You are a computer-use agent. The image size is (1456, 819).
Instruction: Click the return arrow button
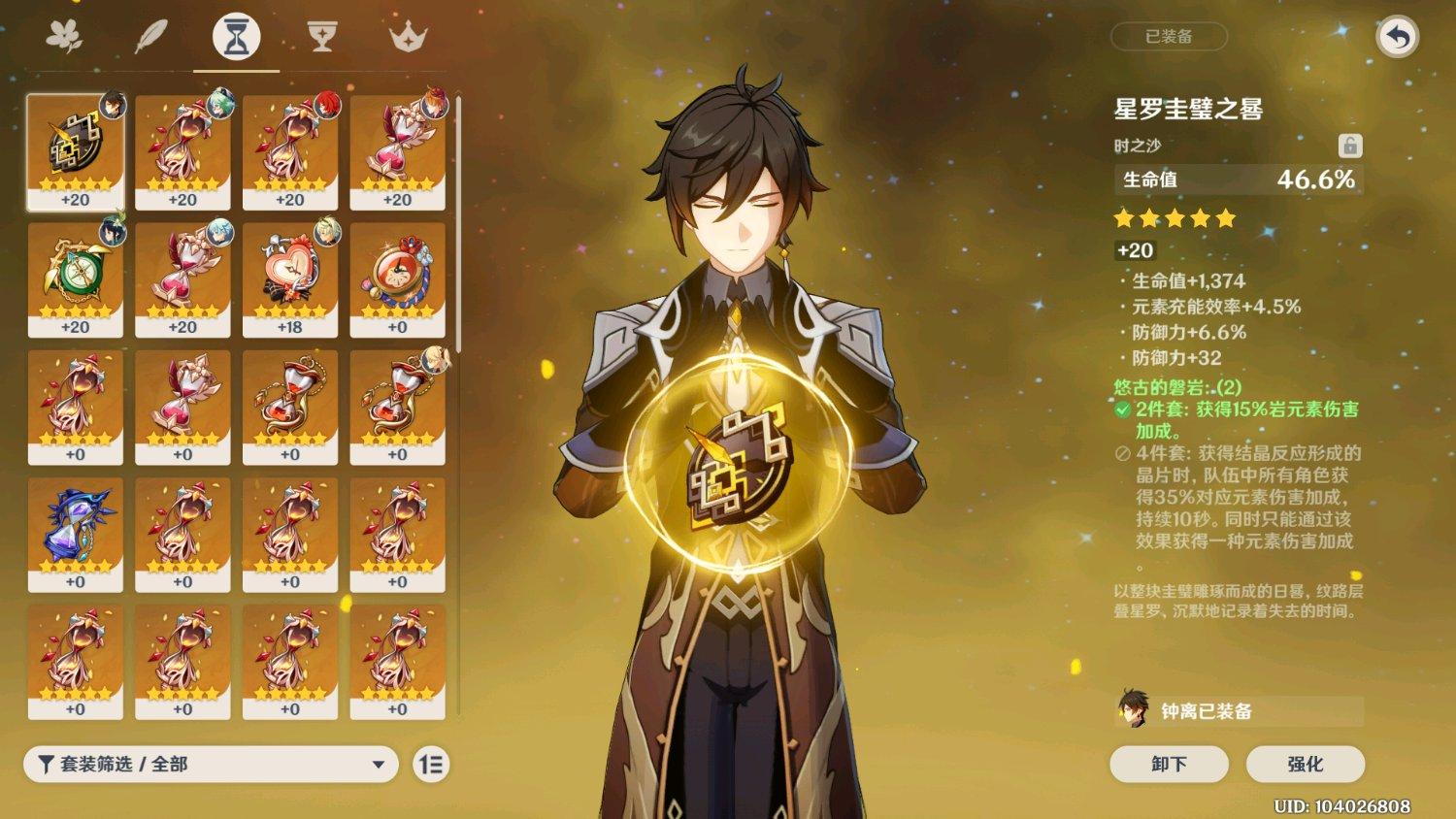tap(1397, 38)
